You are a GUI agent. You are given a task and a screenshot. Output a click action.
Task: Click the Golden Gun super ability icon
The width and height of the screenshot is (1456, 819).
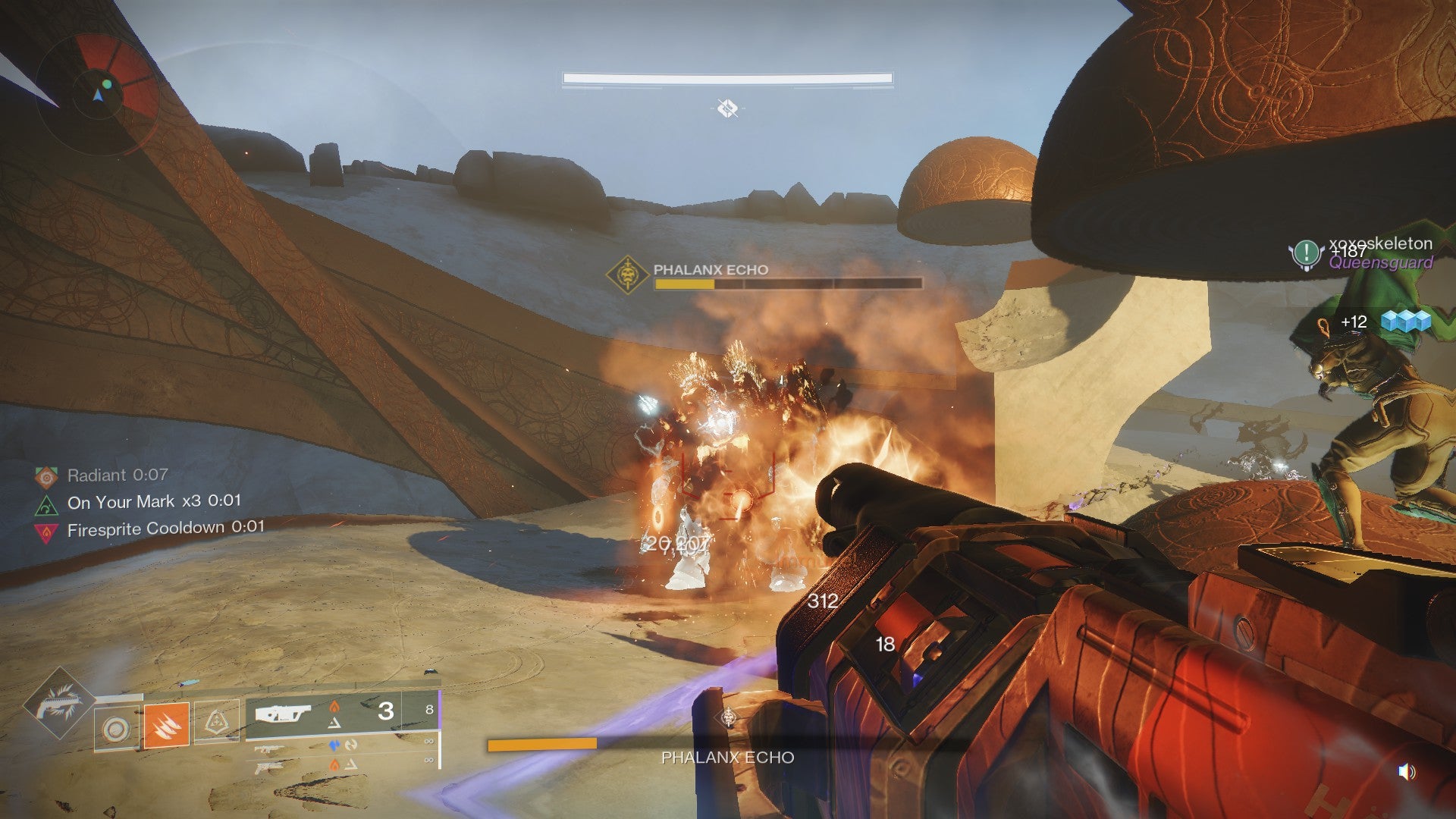[58, 703]
